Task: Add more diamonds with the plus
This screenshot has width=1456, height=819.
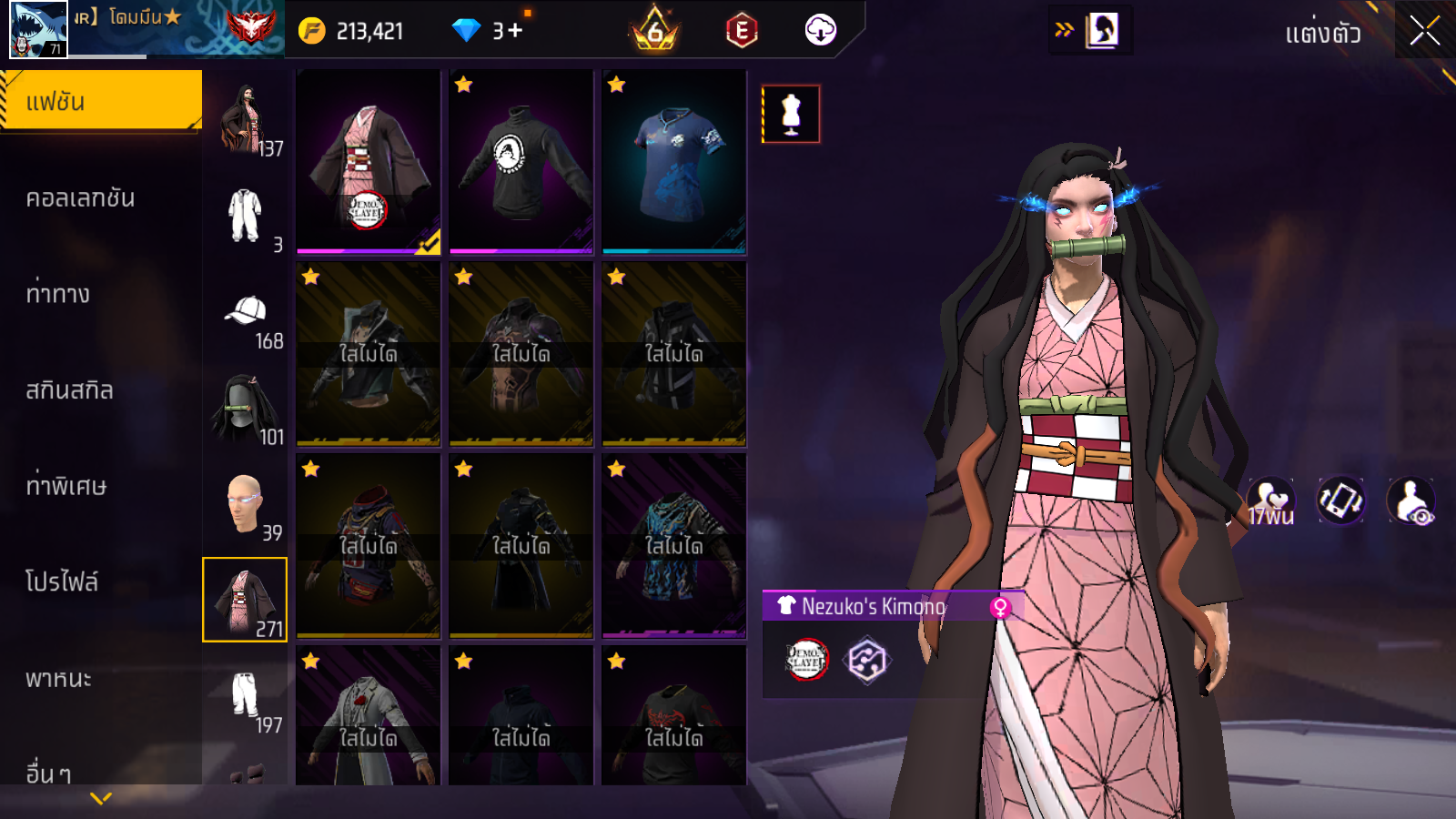Action: click(516, 31)
